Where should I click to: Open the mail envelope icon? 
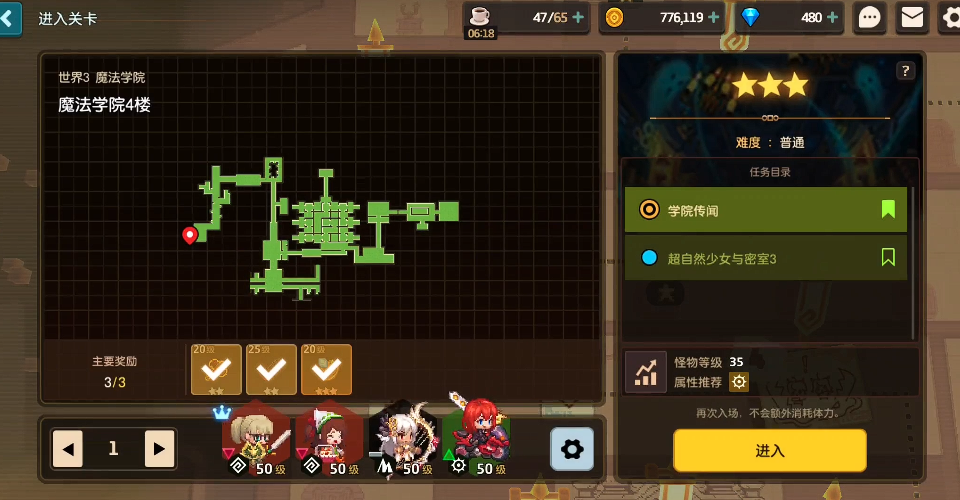click(911, 17)
